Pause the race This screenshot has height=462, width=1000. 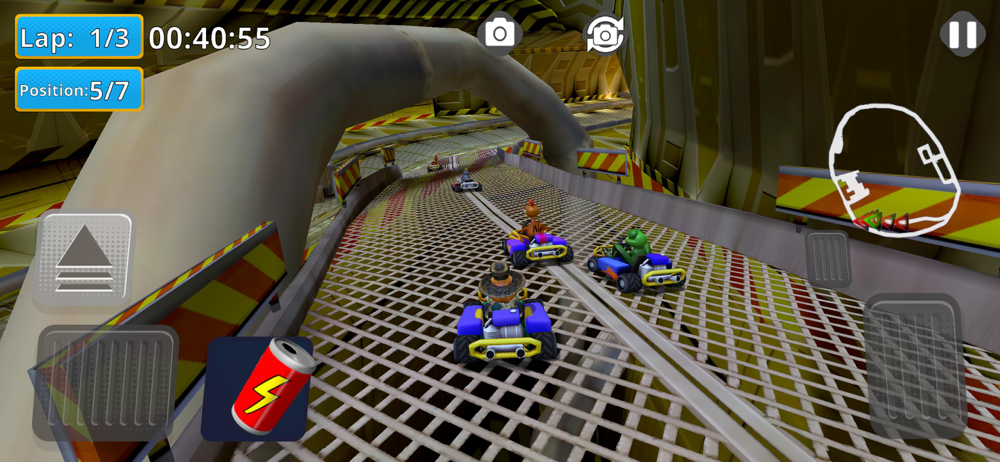pyautogui.click(x=962, y=35)
